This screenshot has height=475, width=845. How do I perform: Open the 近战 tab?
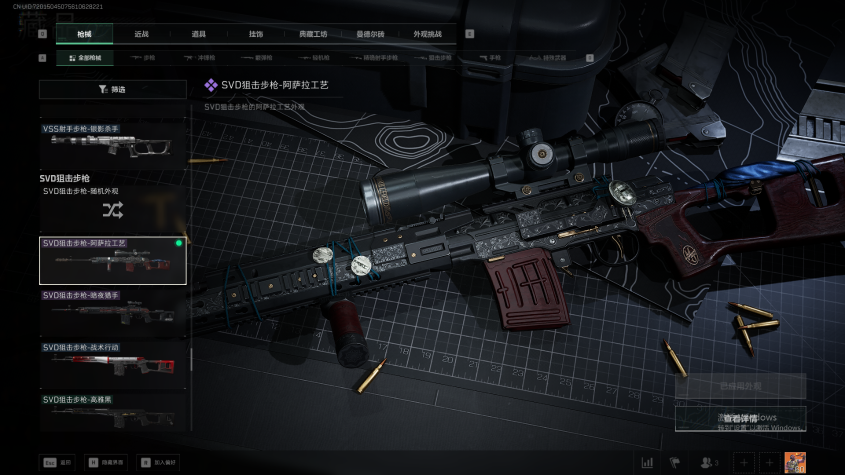point(141,34)
